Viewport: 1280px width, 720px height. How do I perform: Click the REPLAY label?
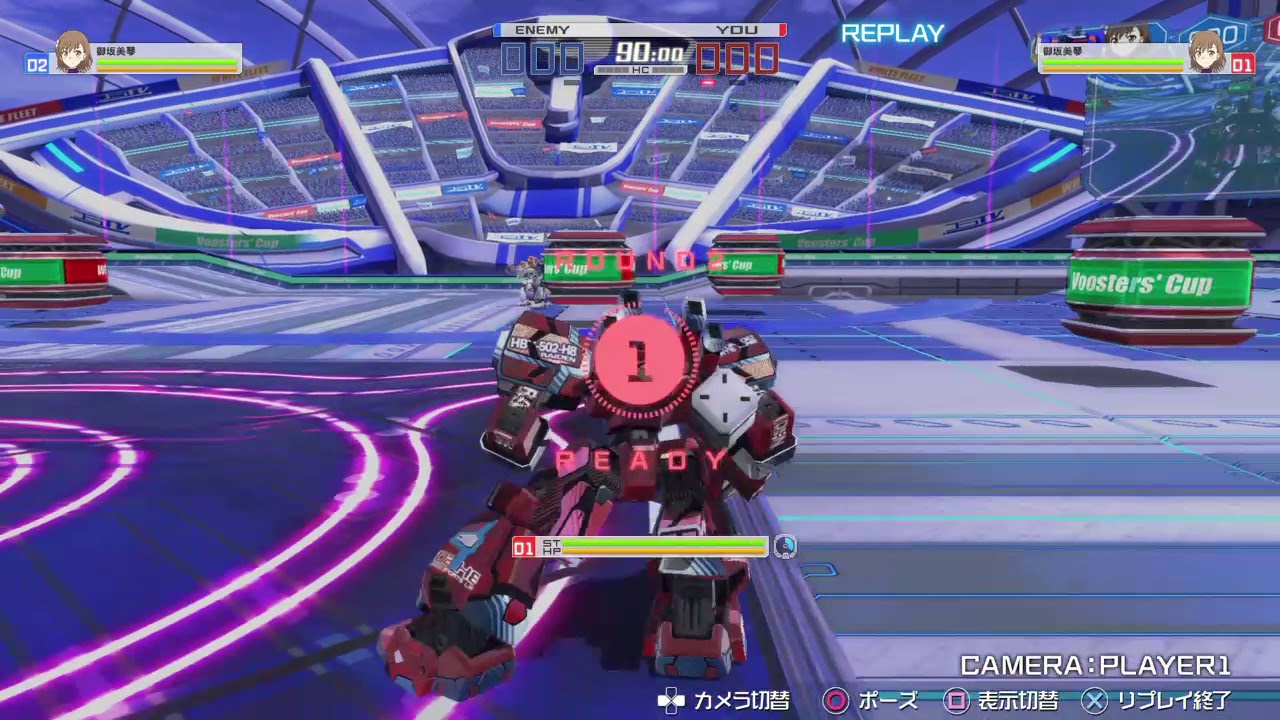click(x=891, y=33)
